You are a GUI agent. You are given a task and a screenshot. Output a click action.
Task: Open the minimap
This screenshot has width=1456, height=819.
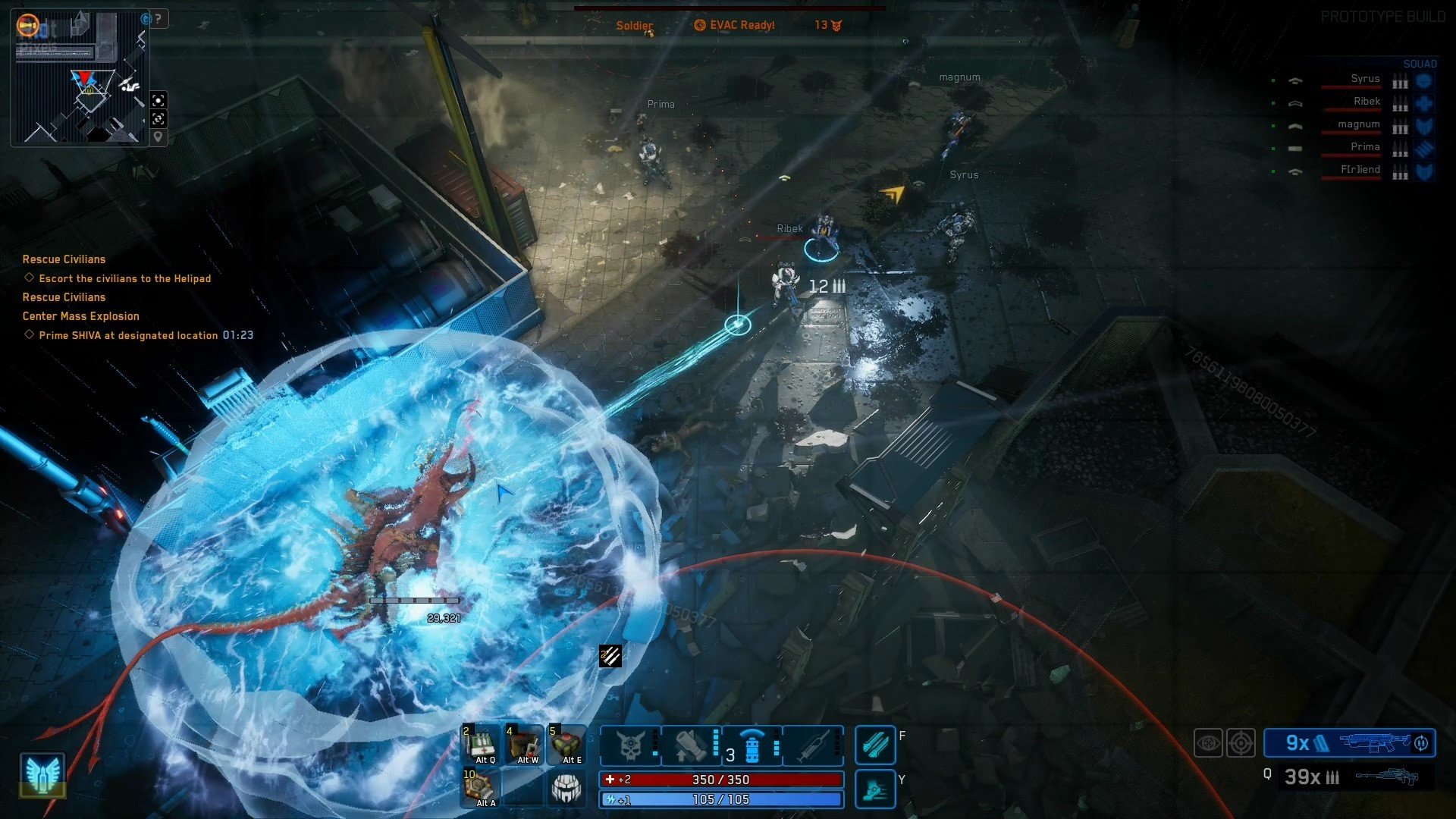click(x=80, y=77)
